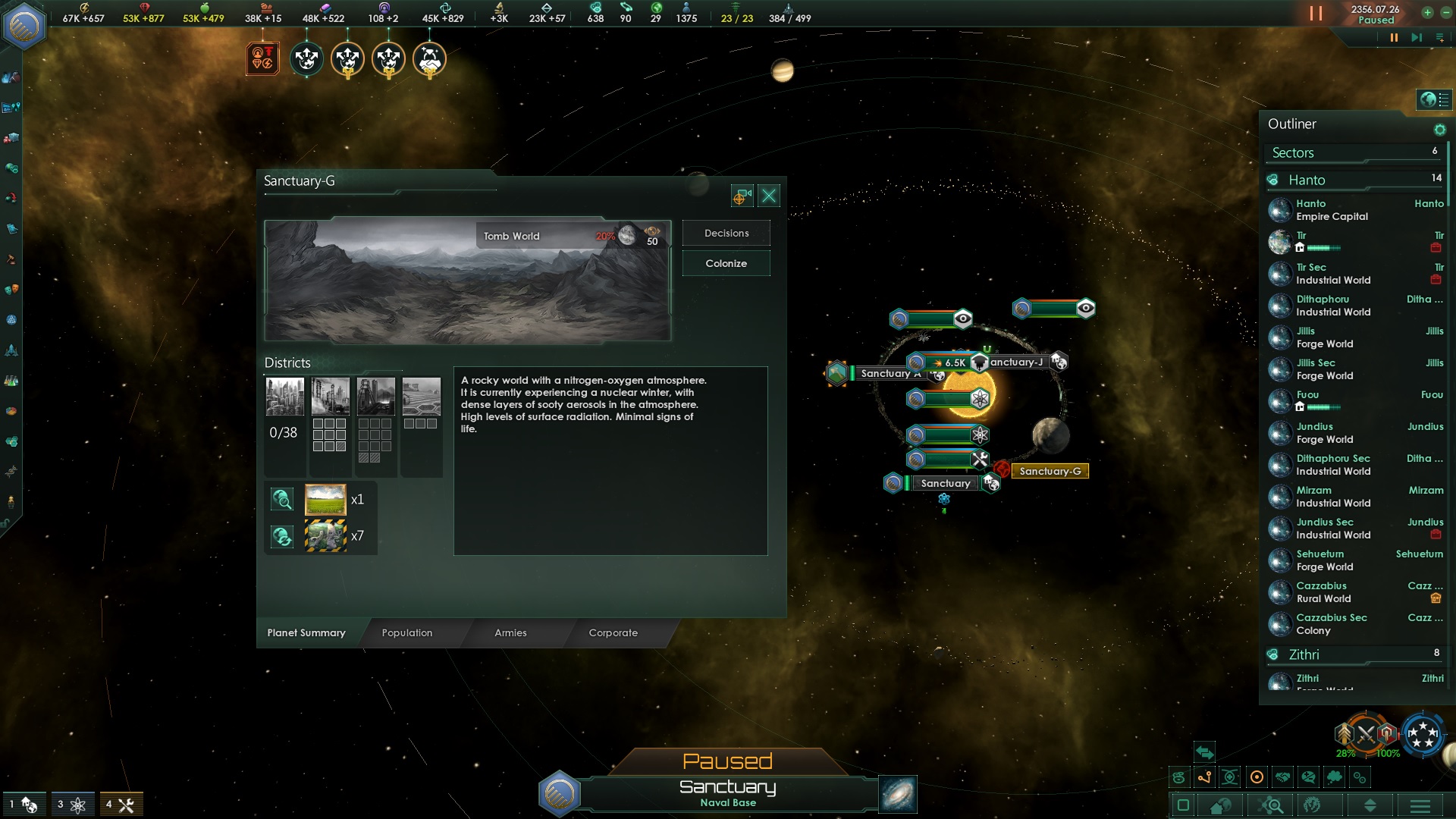Close the Sanctuary-G planet window
Image resolution: width=1456 pixels, height=819 pixels.
pyautogui.click(x=769, y=196)
